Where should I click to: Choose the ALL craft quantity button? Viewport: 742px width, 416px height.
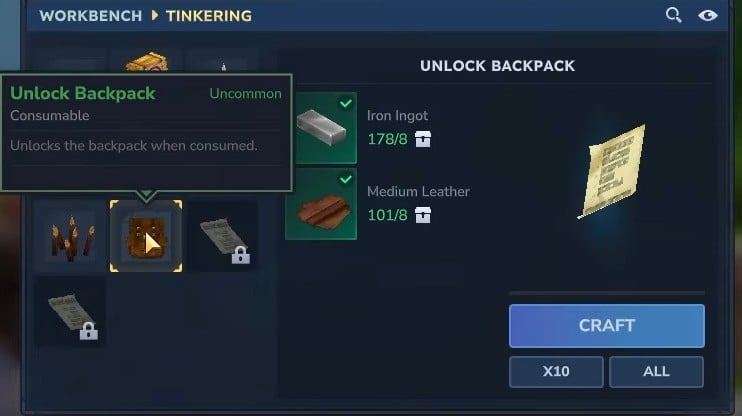pos(656,371)
